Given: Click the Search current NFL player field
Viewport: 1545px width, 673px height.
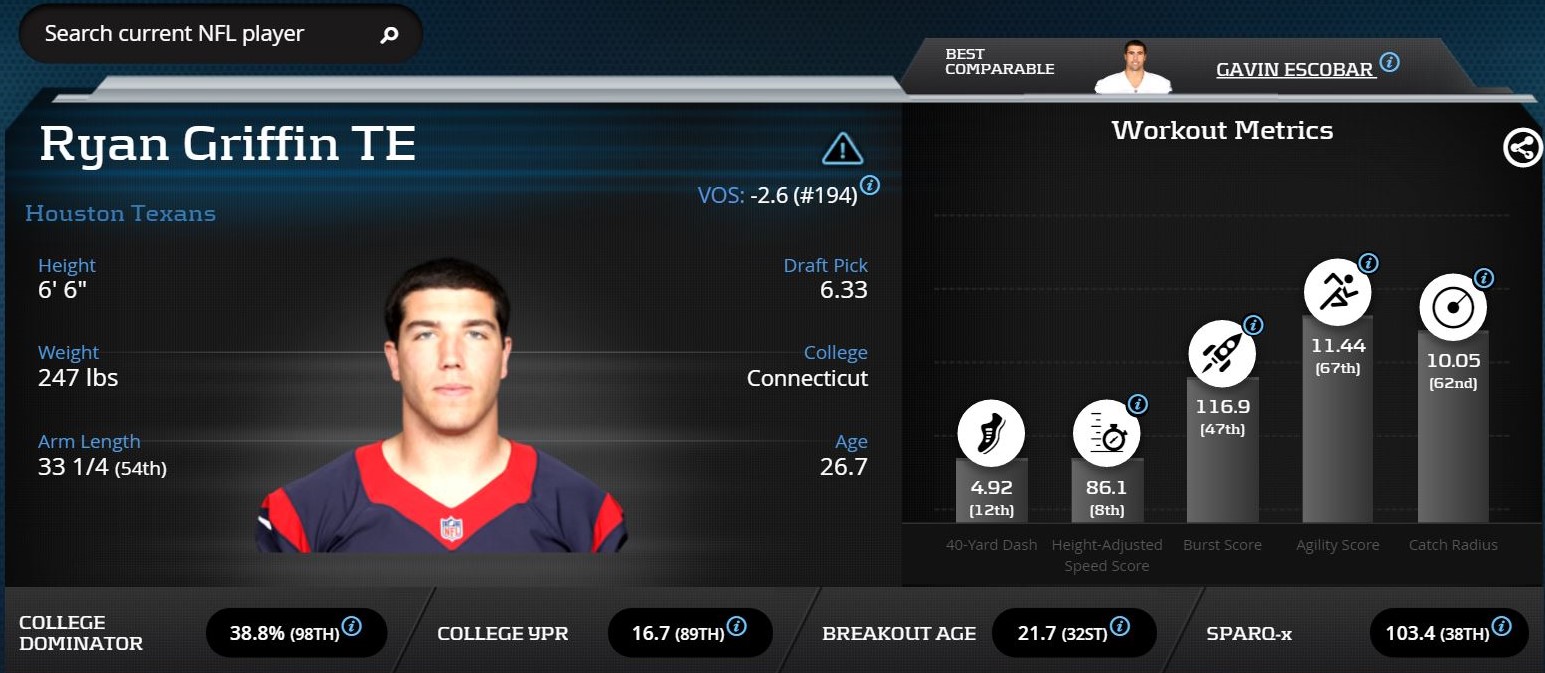Looking at the screenshot, I should (200, 34).
